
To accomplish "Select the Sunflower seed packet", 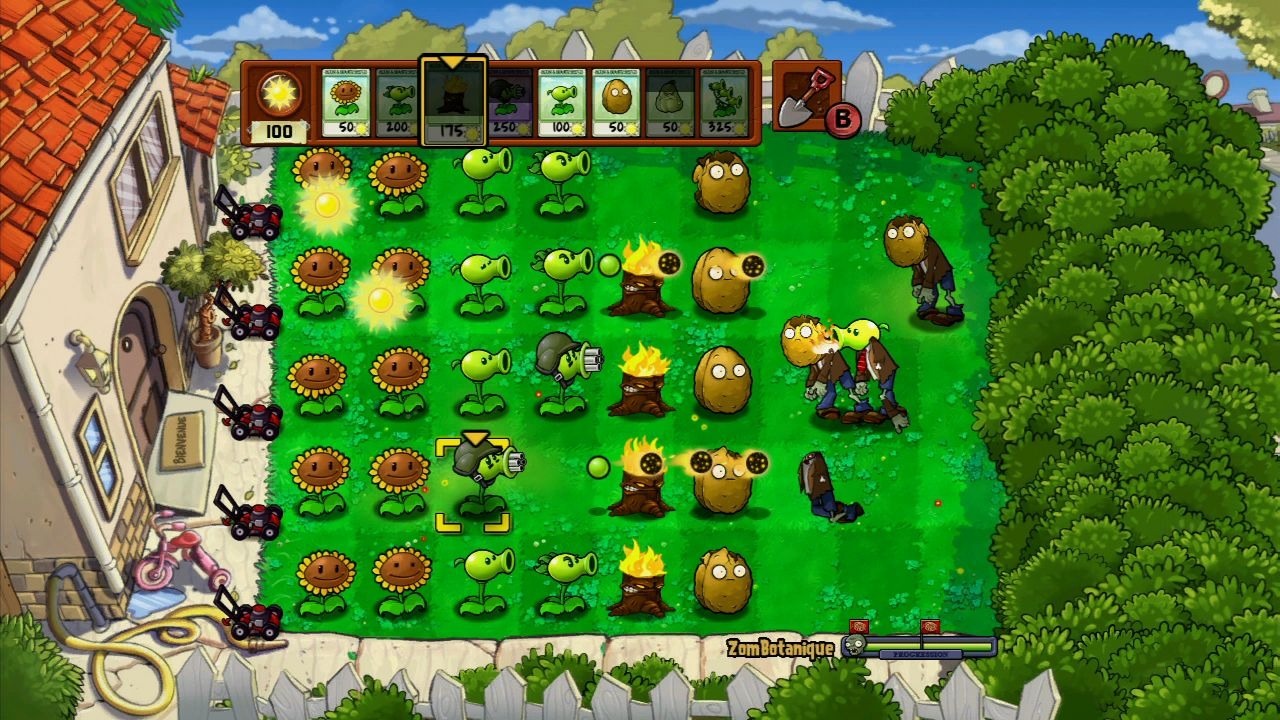I will pyautogui.click(x=346, y=102).
